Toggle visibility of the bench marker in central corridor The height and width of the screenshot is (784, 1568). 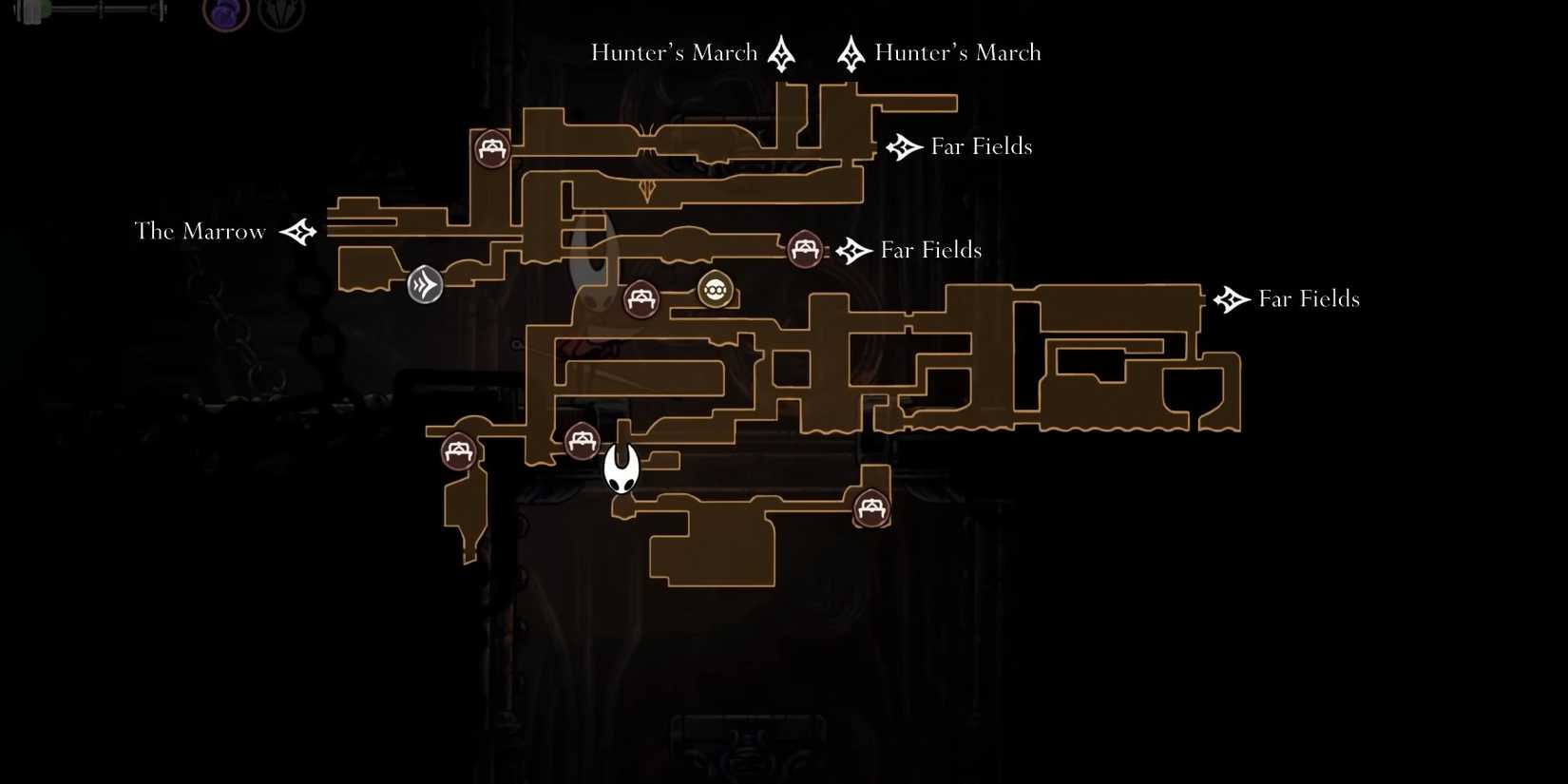pos(640,298)
